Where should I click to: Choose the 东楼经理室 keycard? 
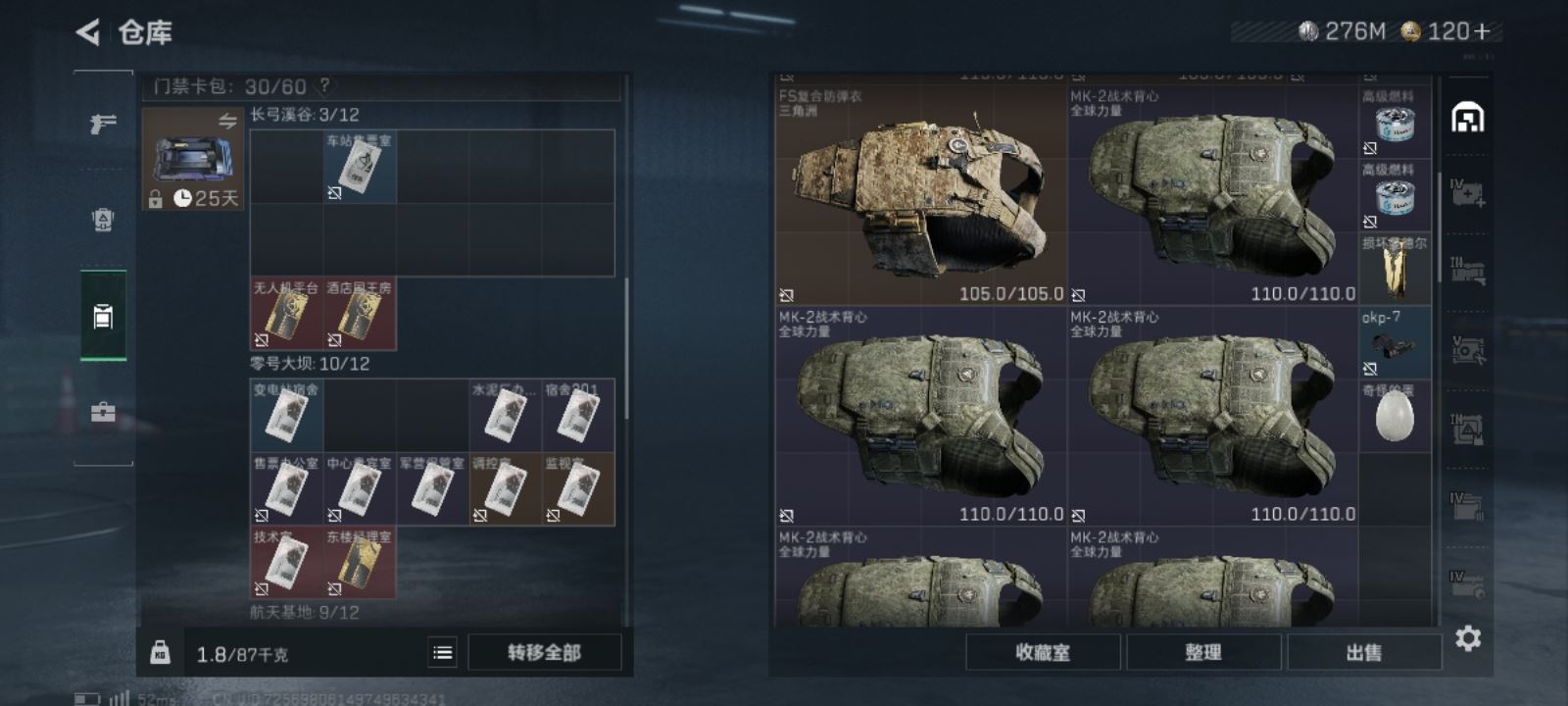pyautogui.click(x=360, y=563)
